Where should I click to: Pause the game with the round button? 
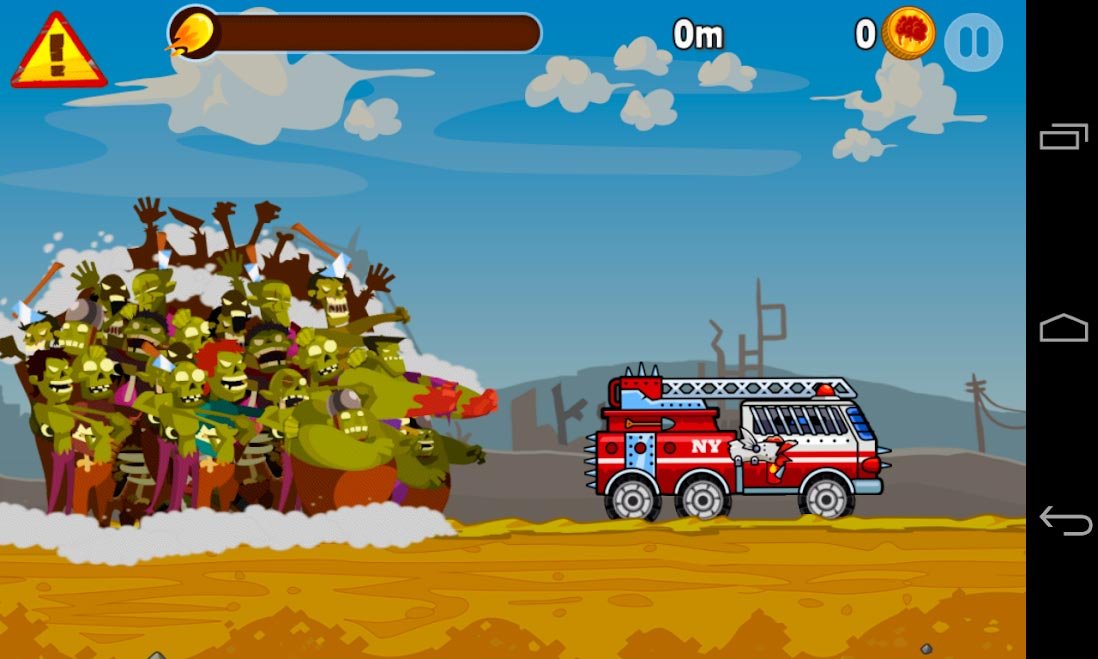973,41
